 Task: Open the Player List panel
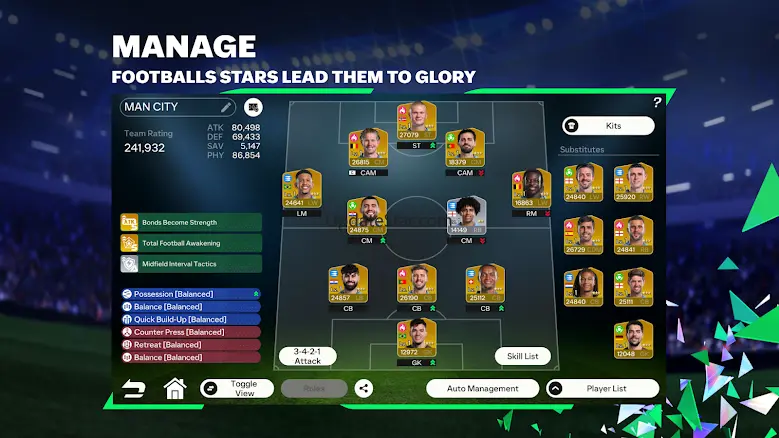point(601,388)
